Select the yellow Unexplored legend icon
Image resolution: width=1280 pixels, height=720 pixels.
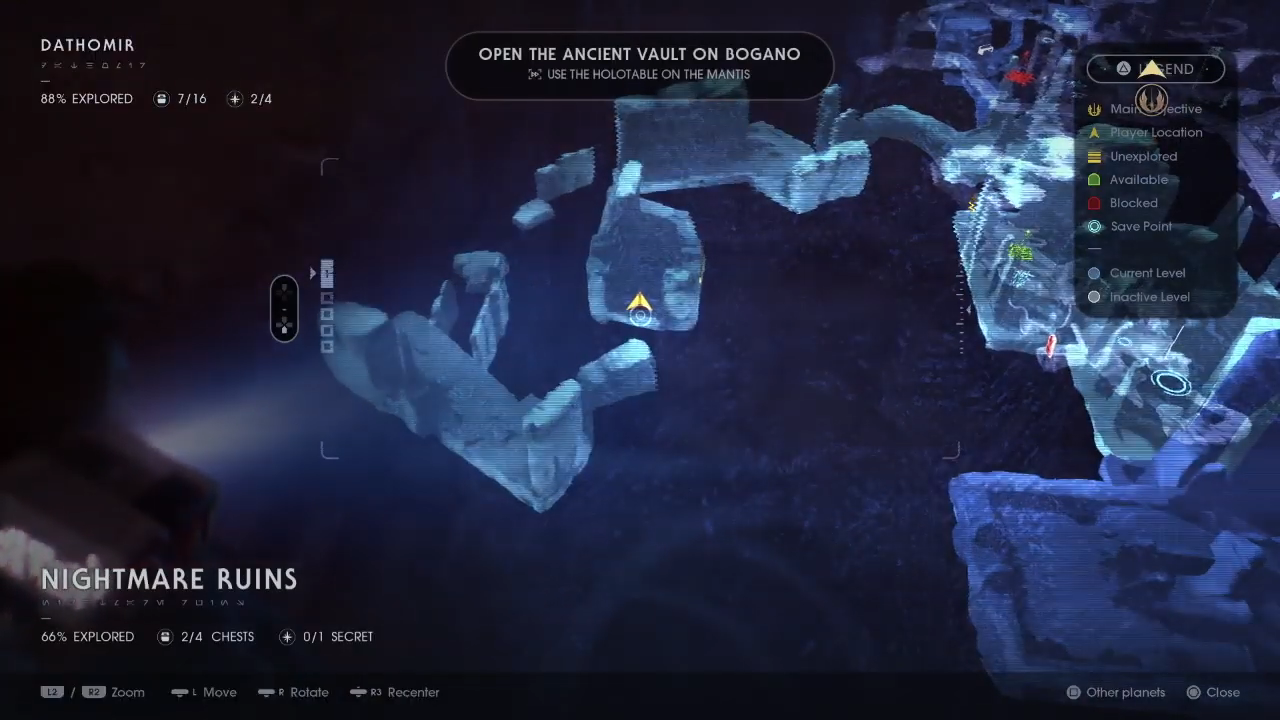coord(1094,156)
